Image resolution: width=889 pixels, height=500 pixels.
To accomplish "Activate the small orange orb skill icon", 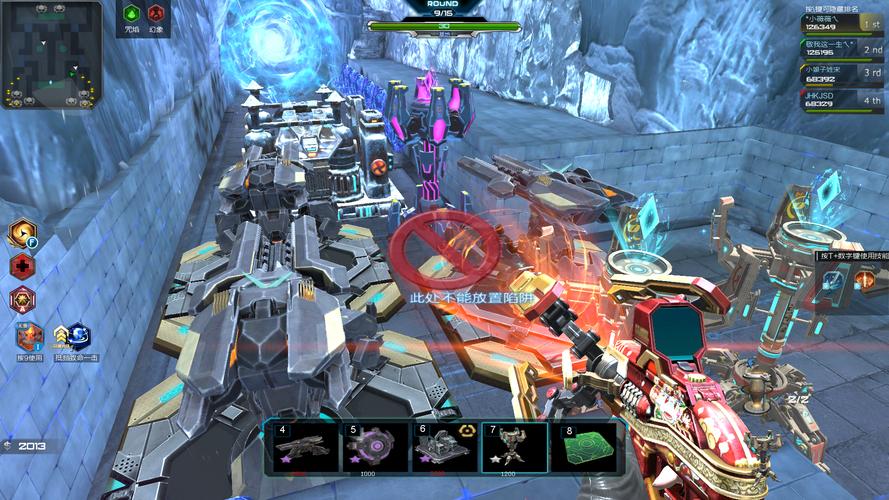I will [864, 281].
